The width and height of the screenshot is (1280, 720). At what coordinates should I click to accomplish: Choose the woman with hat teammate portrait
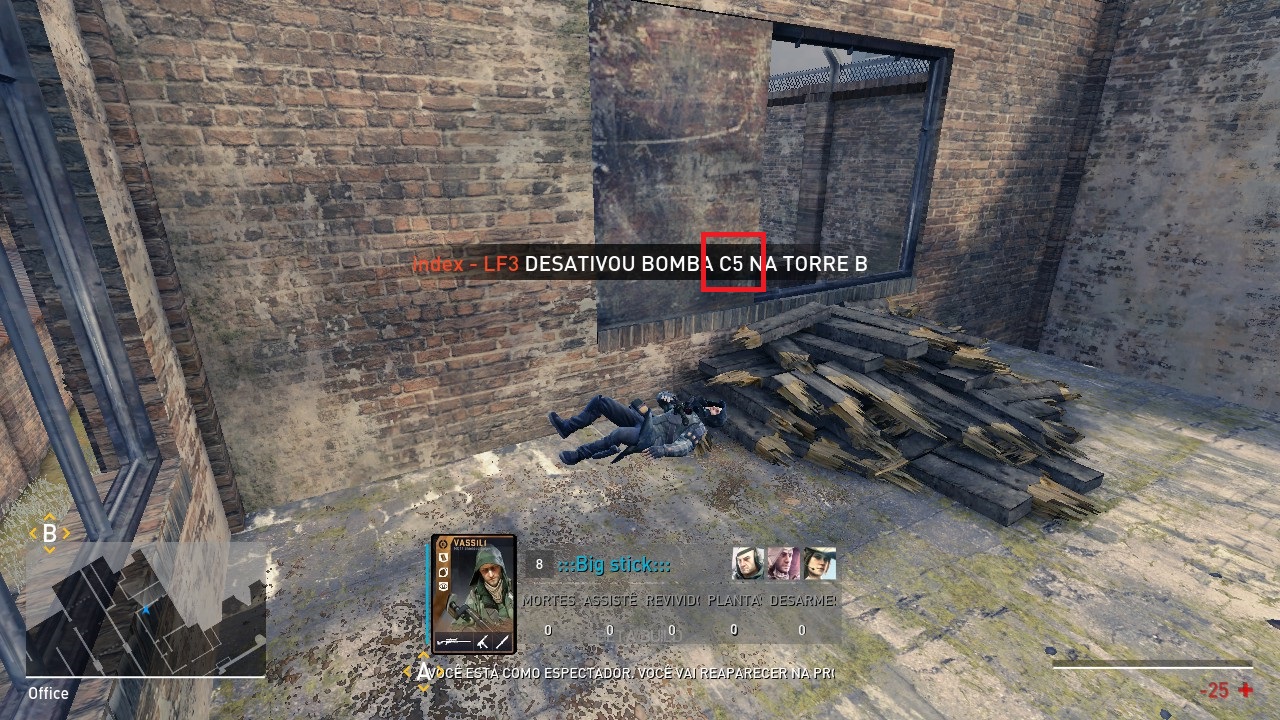(819, 564)
